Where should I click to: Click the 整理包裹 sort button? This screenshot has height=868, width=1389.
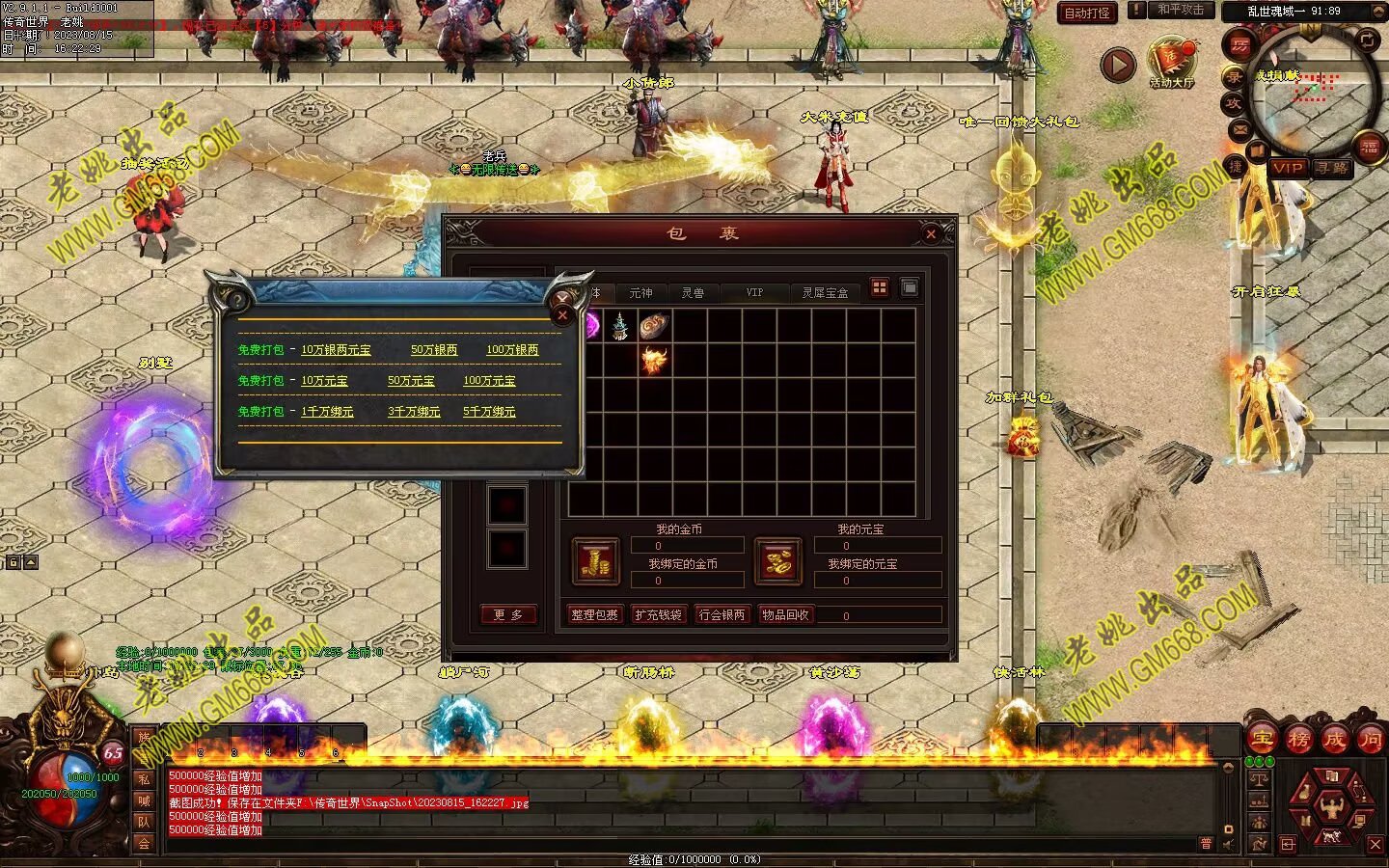point(594,614)
